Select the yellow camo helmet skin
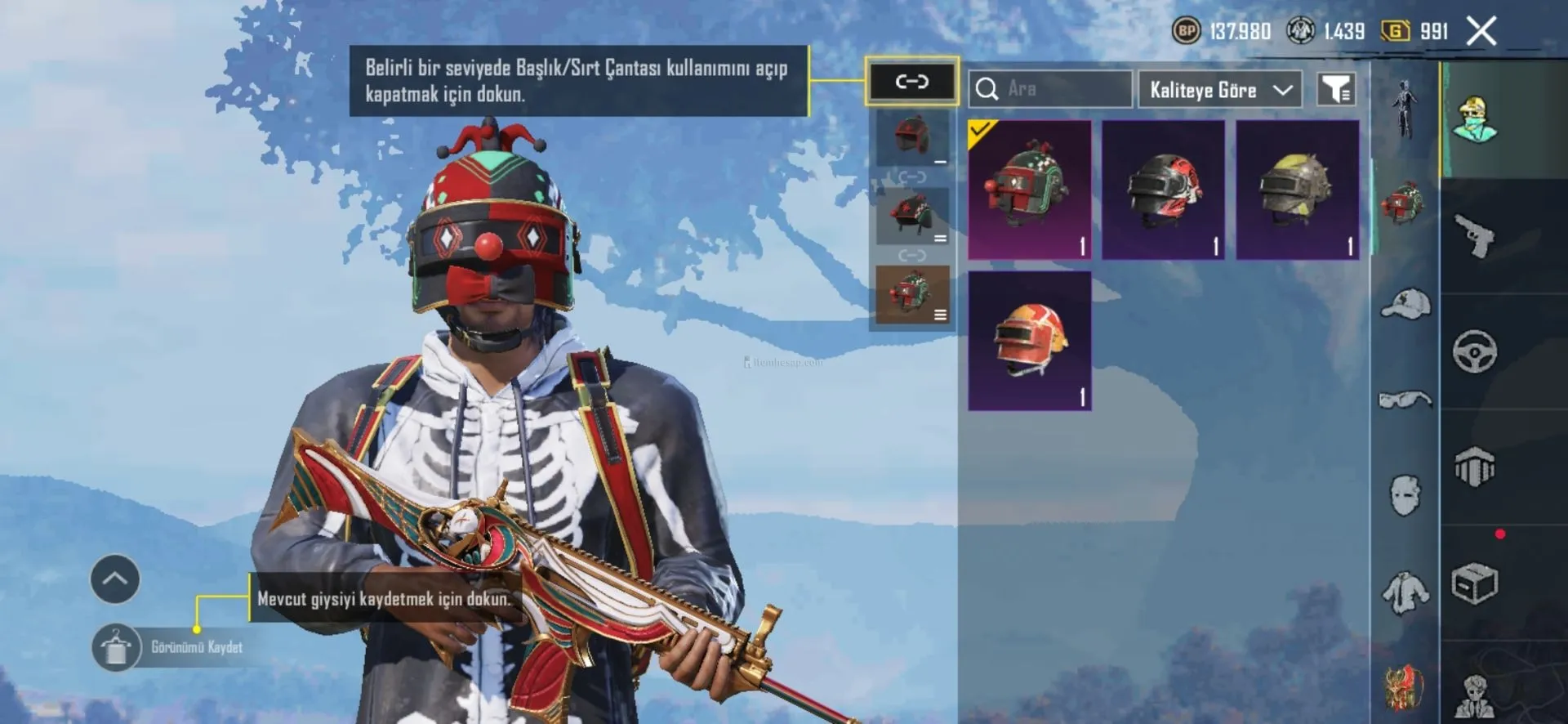The image size is (1568, 724). point(1297,190)
